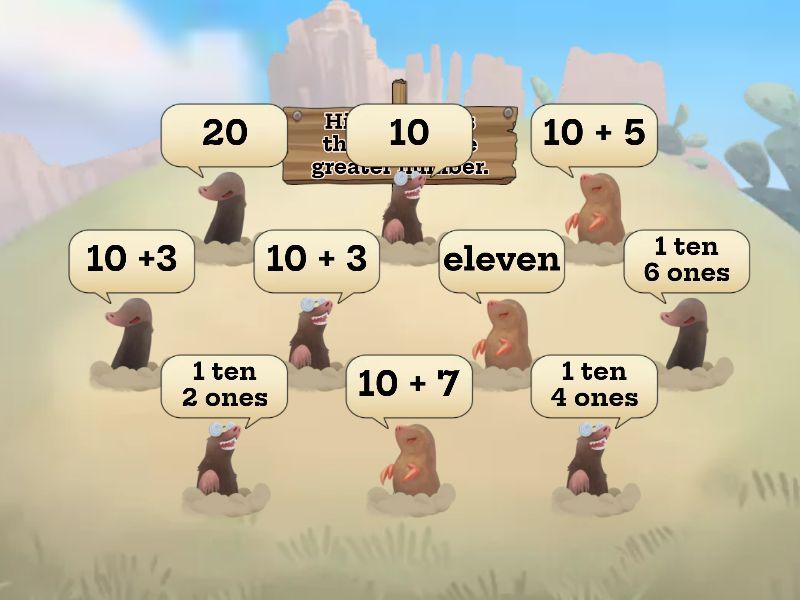Image resolution: width=800 pixels, height=600 pixels.
Task: Select the bubble showing only 10
Action: click(x=408, y=133)
